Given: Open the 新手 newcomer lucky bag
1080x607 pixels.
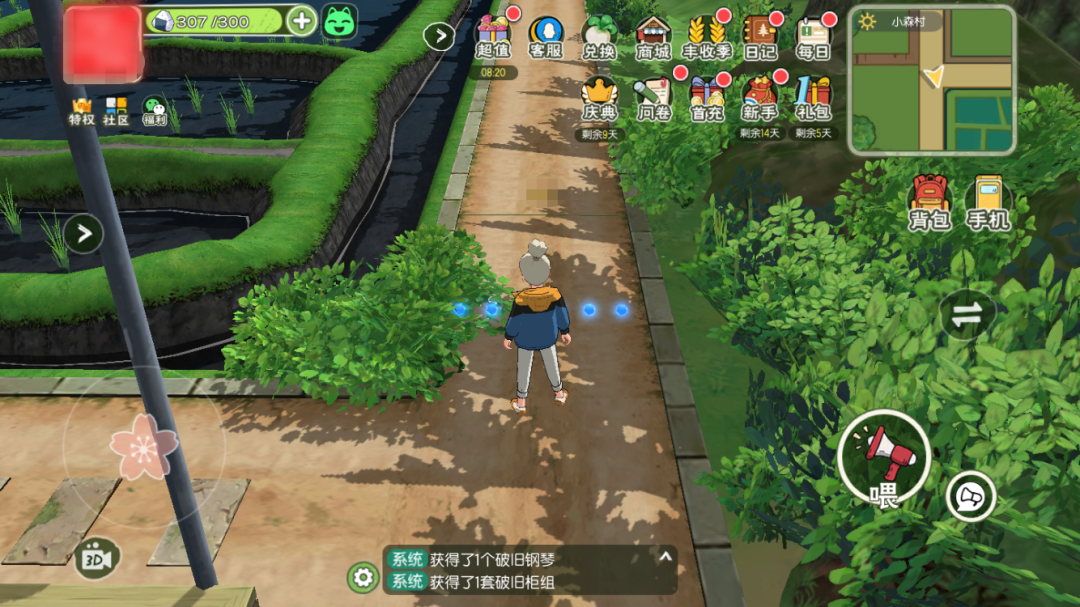Looking at the screenshot, I should 760,98.
